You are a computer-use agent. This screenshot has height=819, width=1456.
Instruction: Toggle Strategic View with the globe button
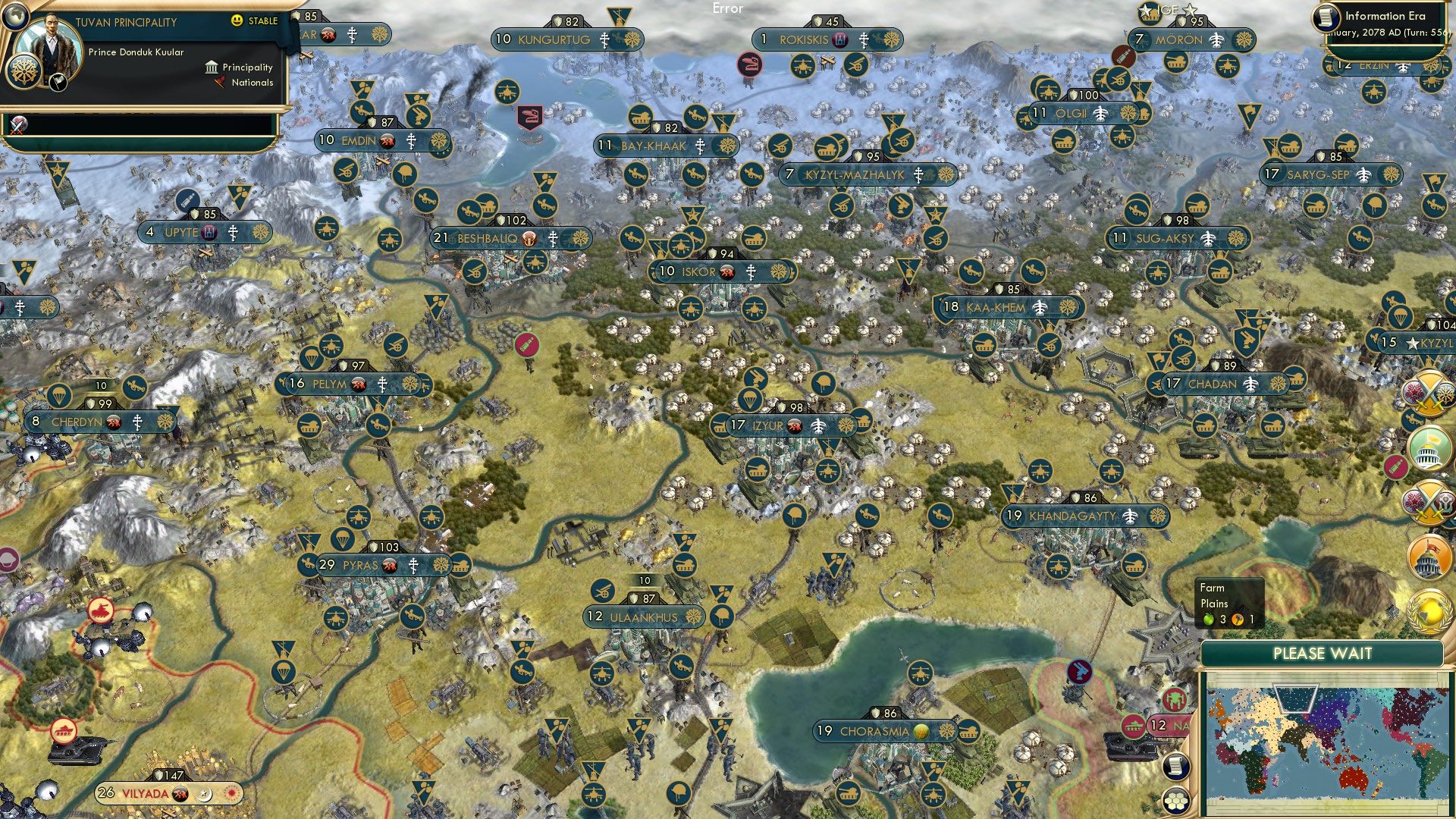(15, 16)
